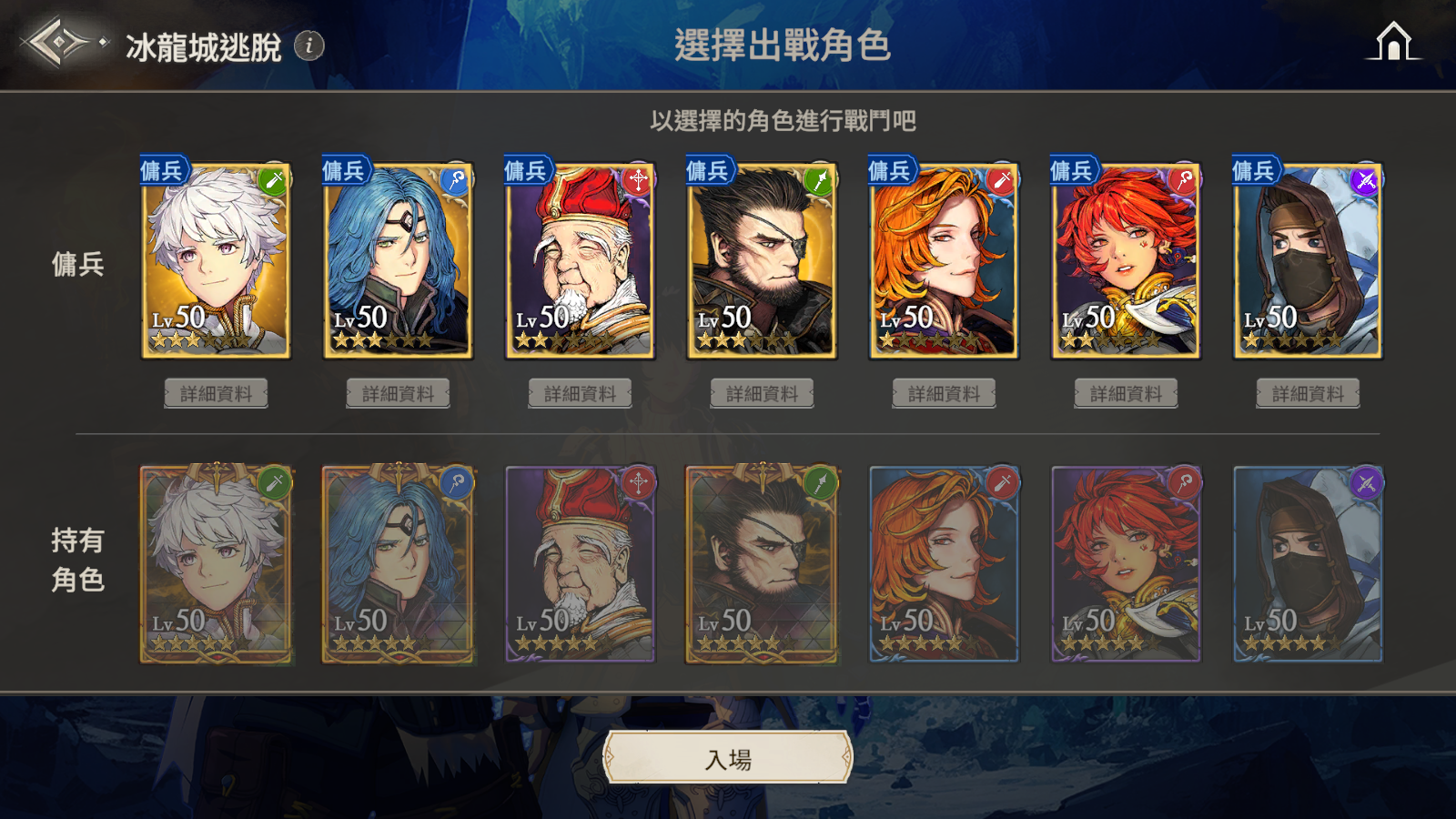Return to the home screen
Viewport: 1456px width, 819px height.
point(1393,42)
